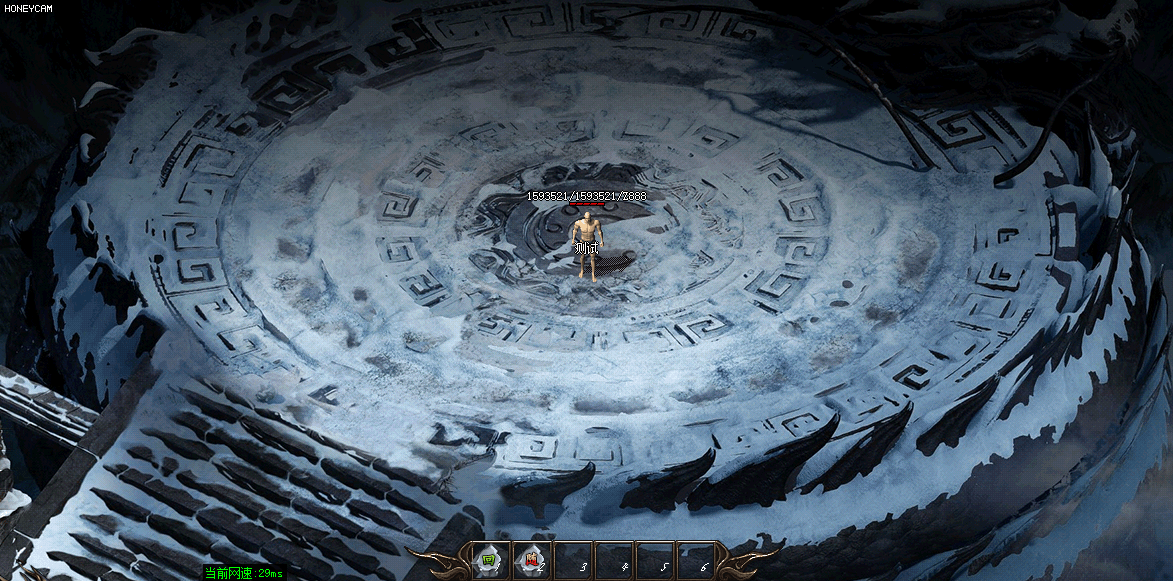Use the green 回 return scroll in slot 1
This screenshot has width=1173, height=581.
490,560
